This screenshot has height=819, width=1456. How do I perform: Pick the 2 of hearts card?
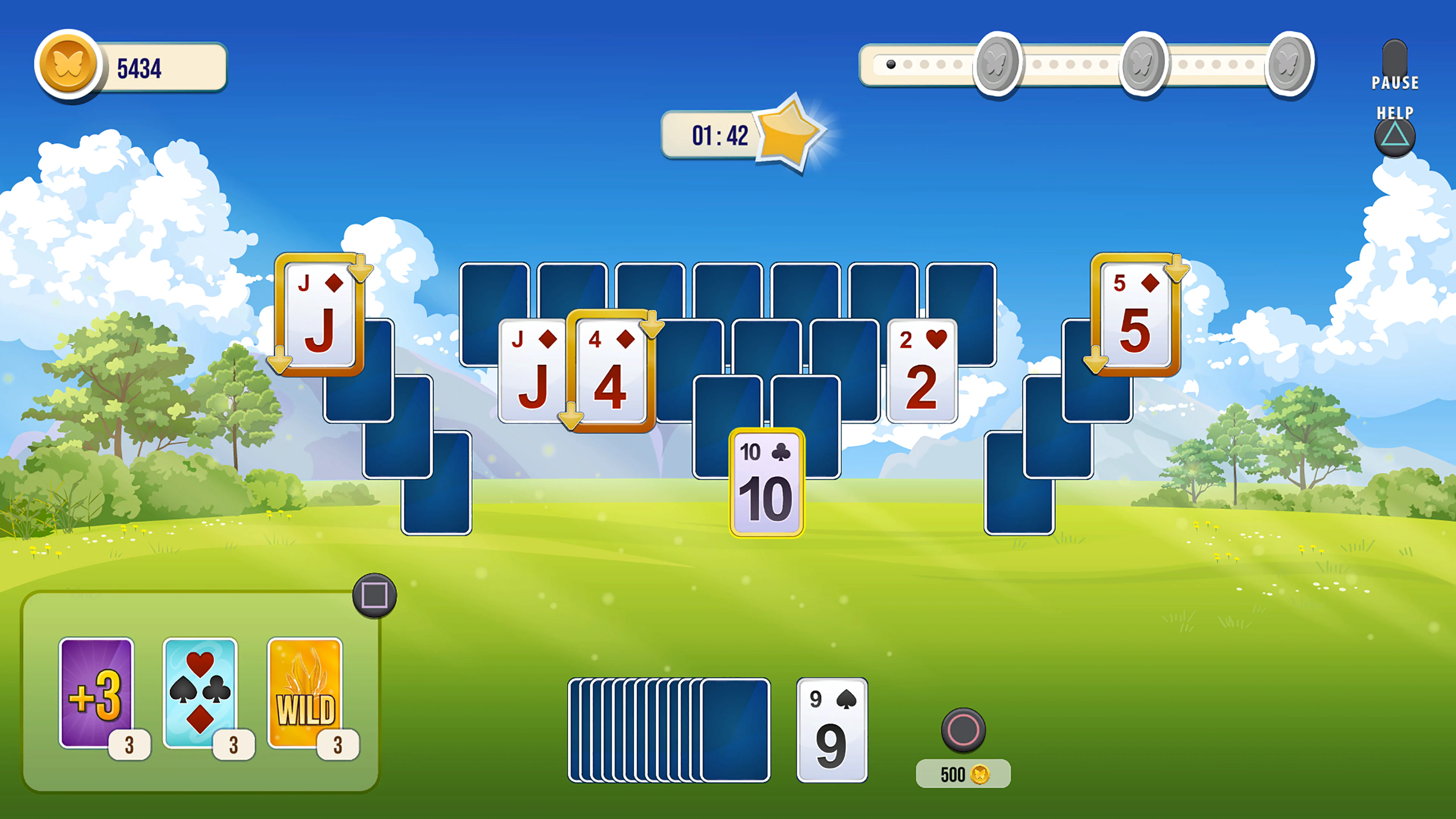coord(921,371)
